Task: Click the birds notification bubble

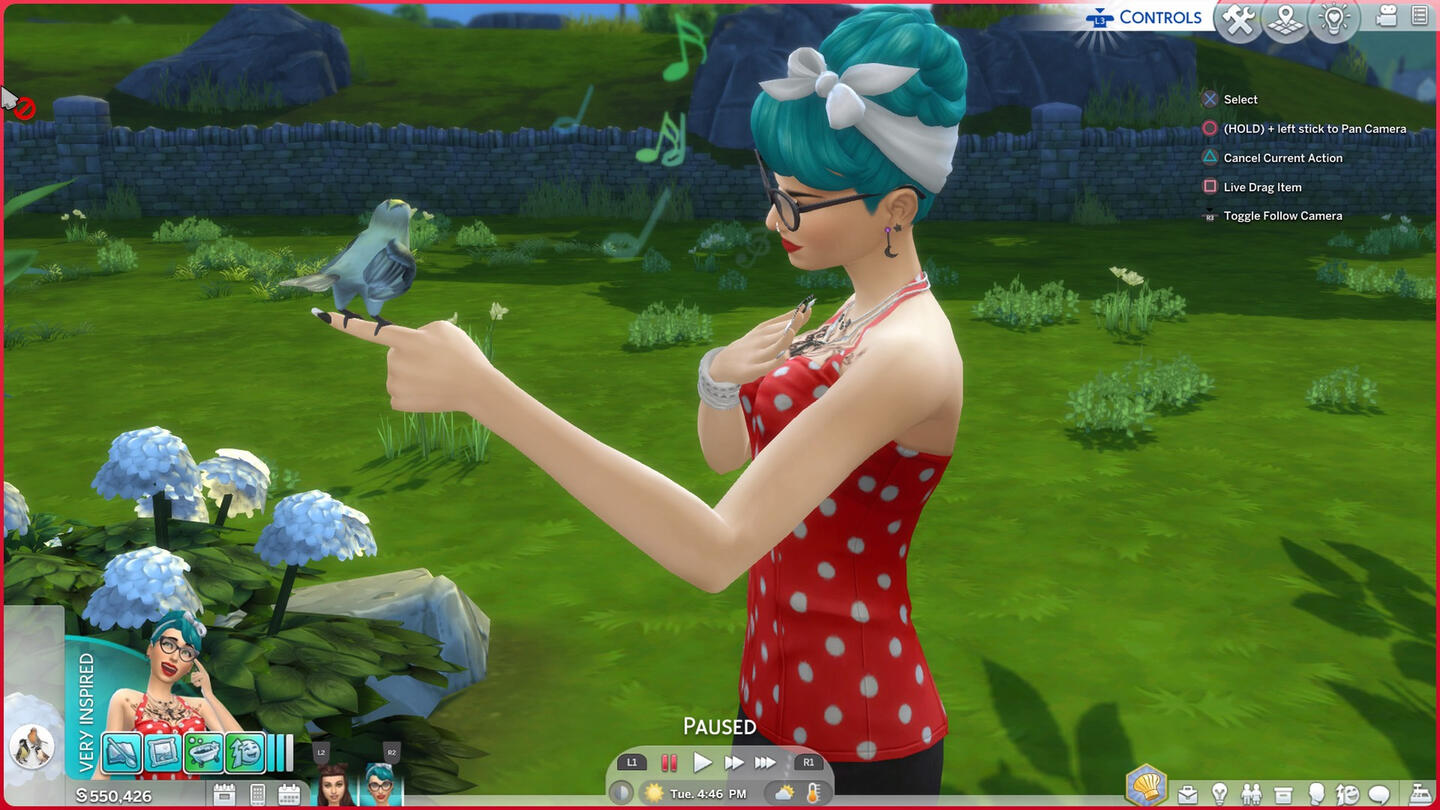Action: click(30, 746)
